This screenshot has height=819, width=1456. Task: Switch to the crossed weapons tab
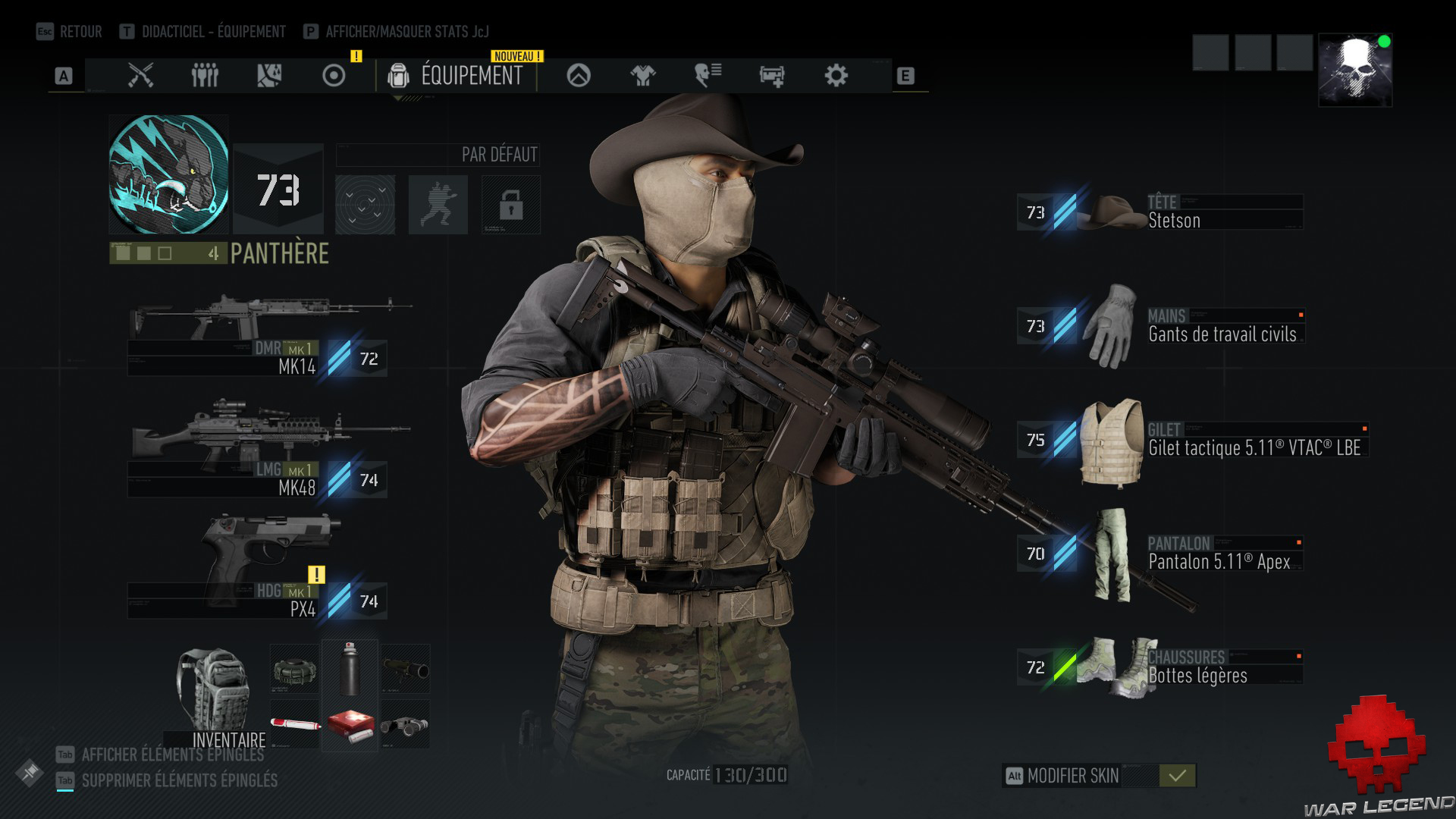(140, 76)
